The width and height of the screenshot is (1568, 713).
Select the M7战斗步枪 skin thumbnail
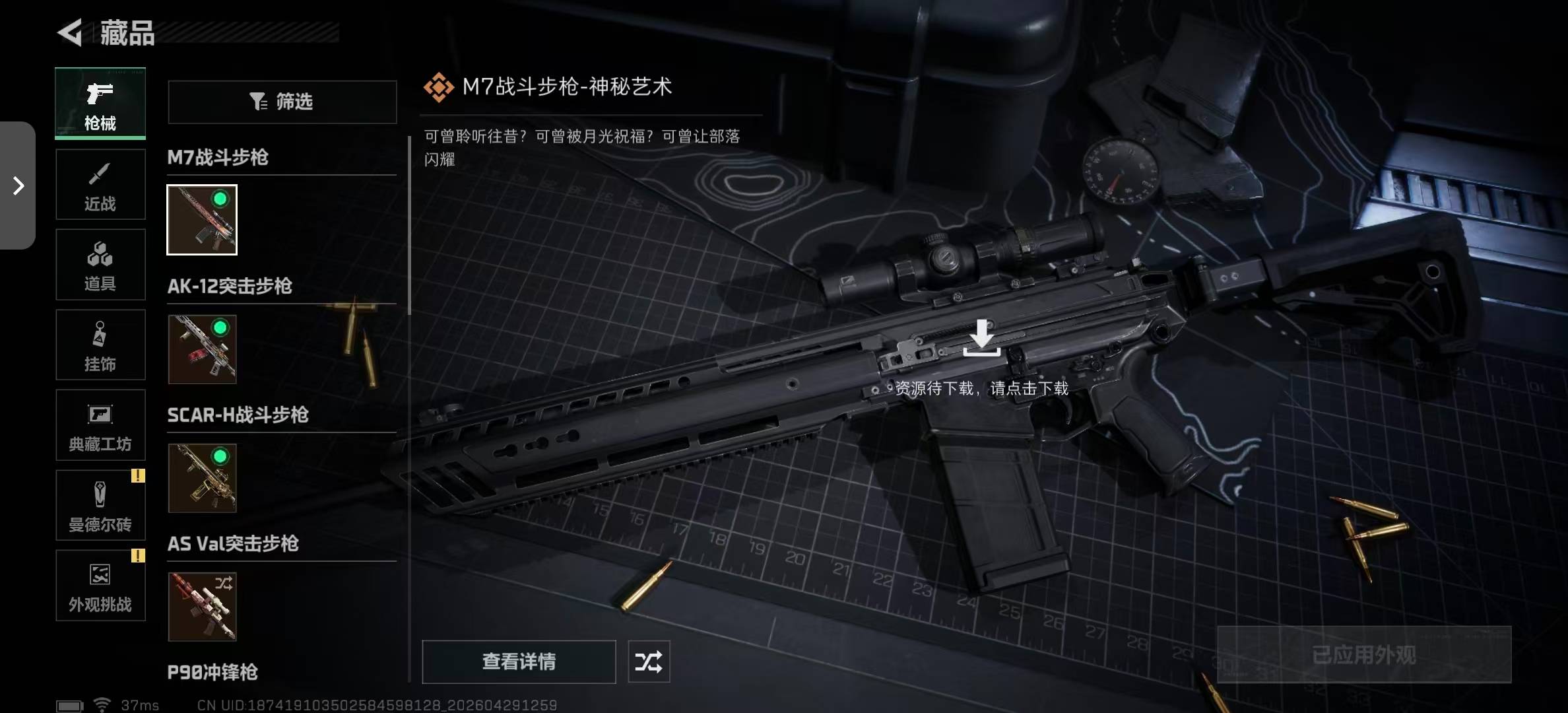coord(202,220)
